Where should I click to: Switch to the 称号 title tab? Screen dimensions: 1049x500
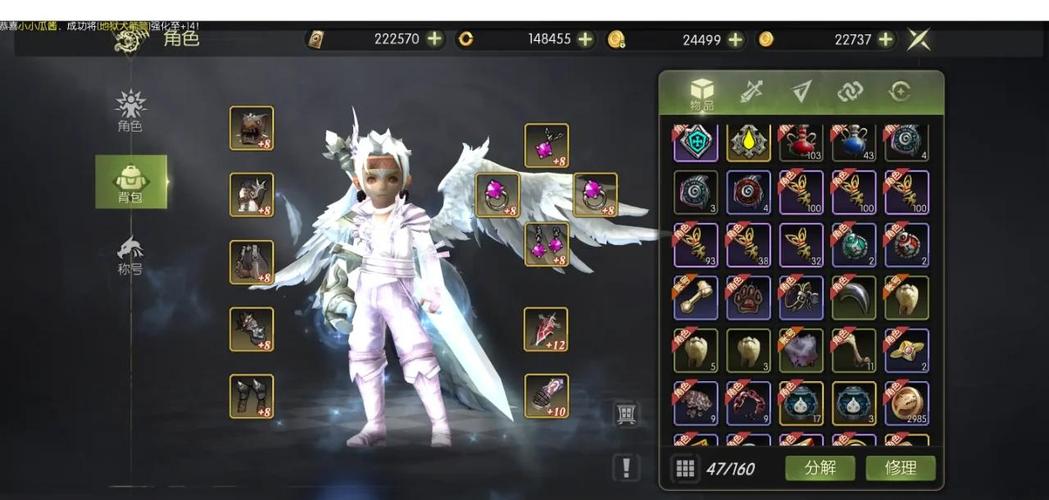pyautogui.click(x=131, y=255)
